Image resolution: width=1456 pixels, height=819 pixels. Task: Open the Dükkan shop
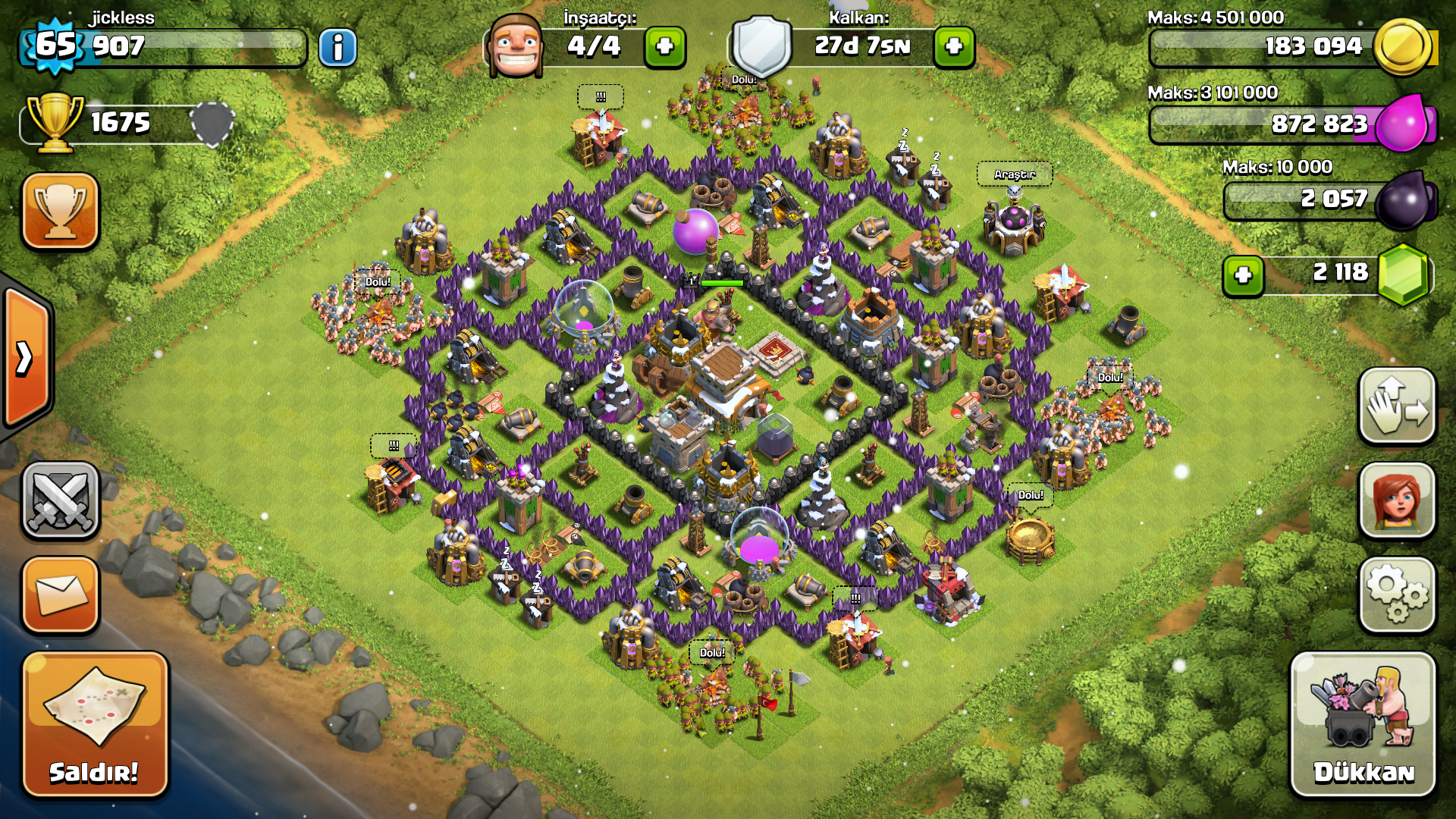1363,724
